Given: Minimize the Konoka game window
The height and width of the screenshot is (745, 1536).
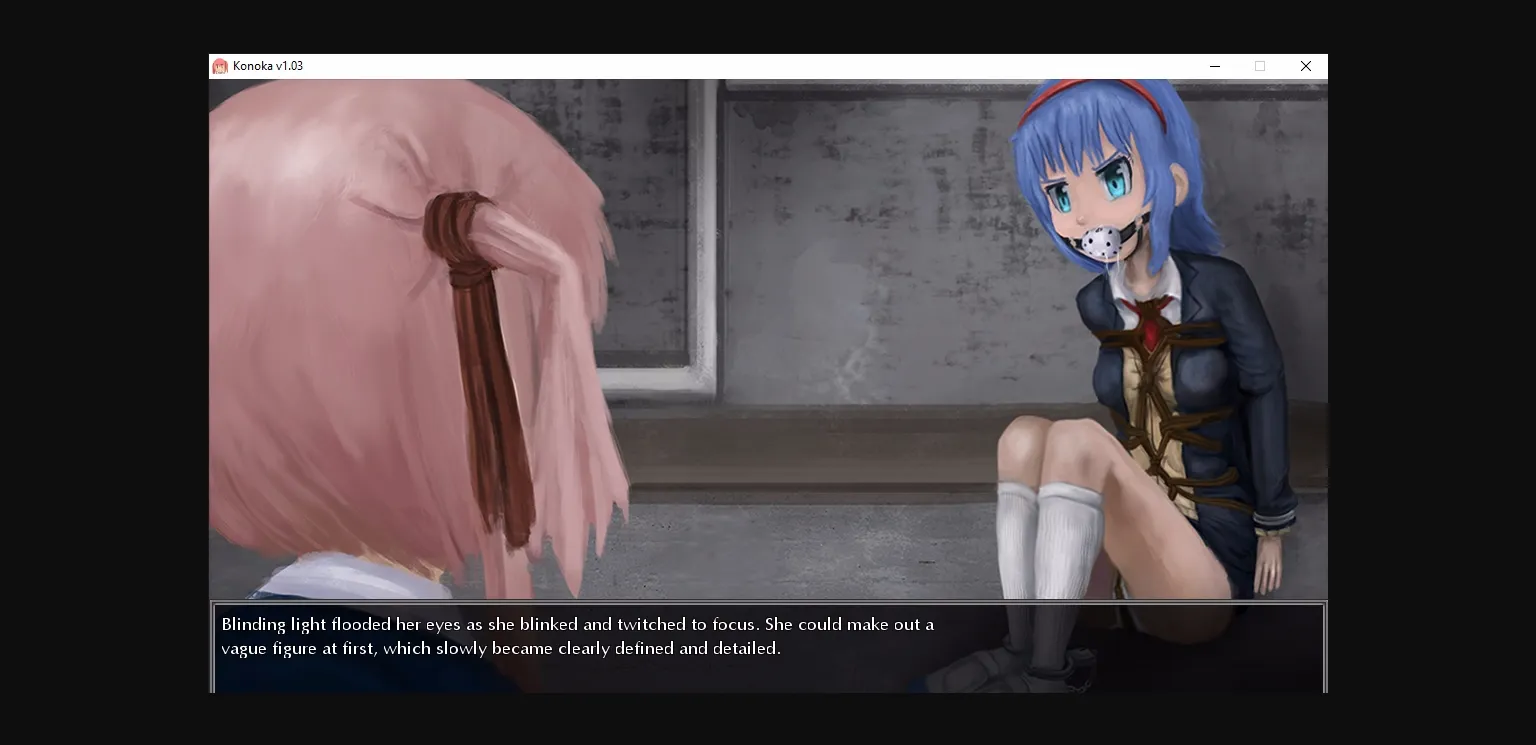Looking at the screenshot, I should click(1215, 66).
